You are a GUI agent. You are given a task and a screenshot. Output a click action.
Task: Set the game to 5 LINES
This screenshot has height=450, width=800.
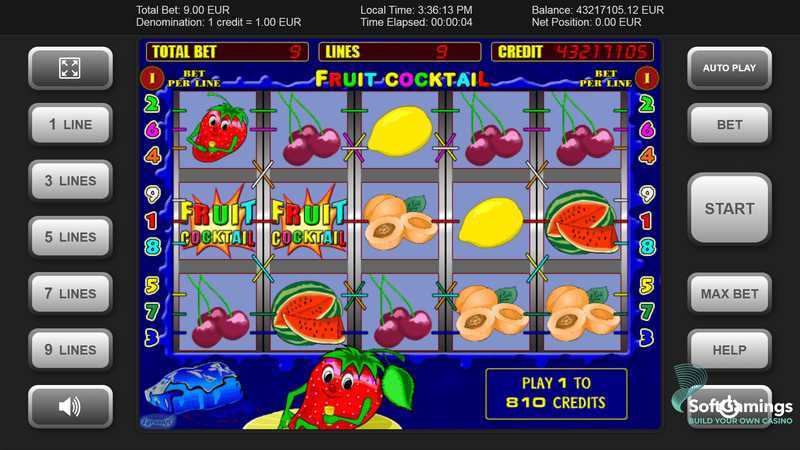click(70, 237)
